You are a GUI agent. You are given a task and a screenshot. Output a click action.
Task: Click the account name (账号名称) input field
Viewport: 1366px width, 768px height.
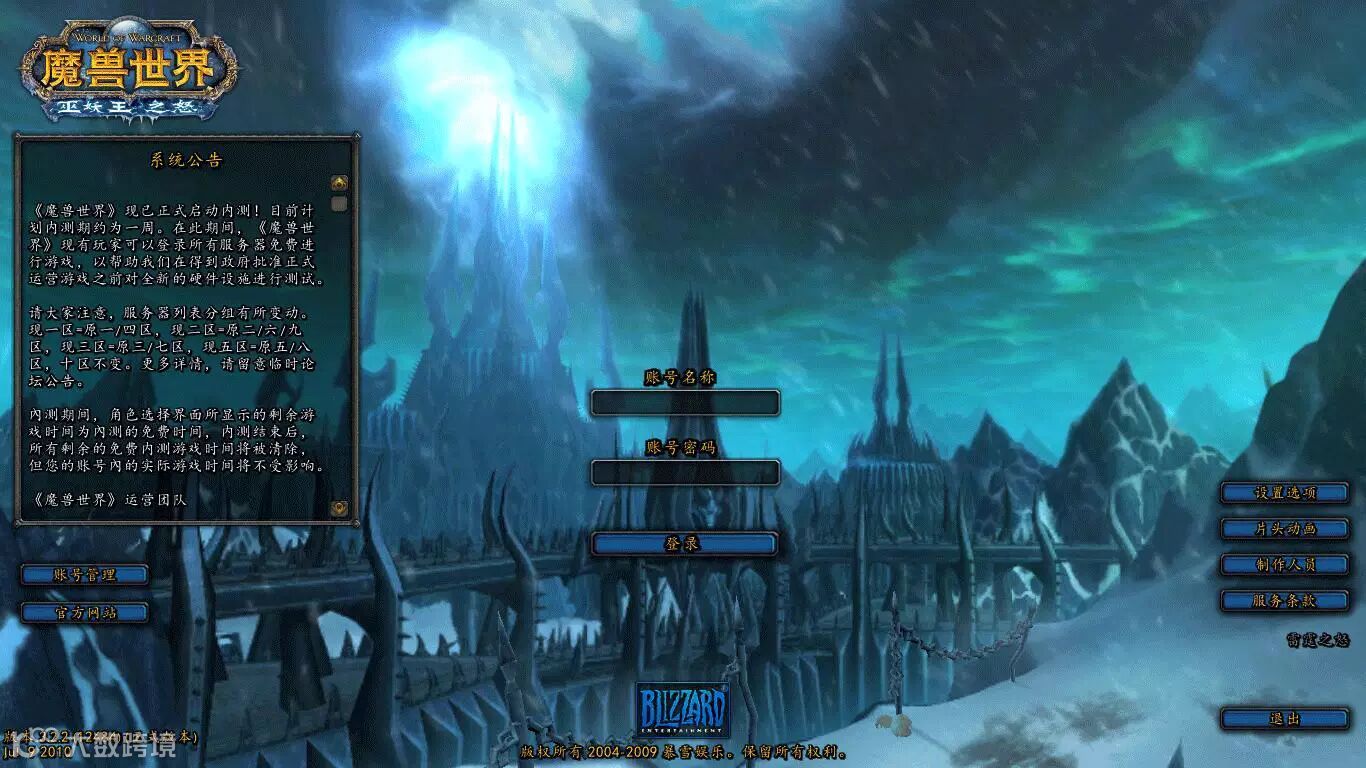pos(684,403)
